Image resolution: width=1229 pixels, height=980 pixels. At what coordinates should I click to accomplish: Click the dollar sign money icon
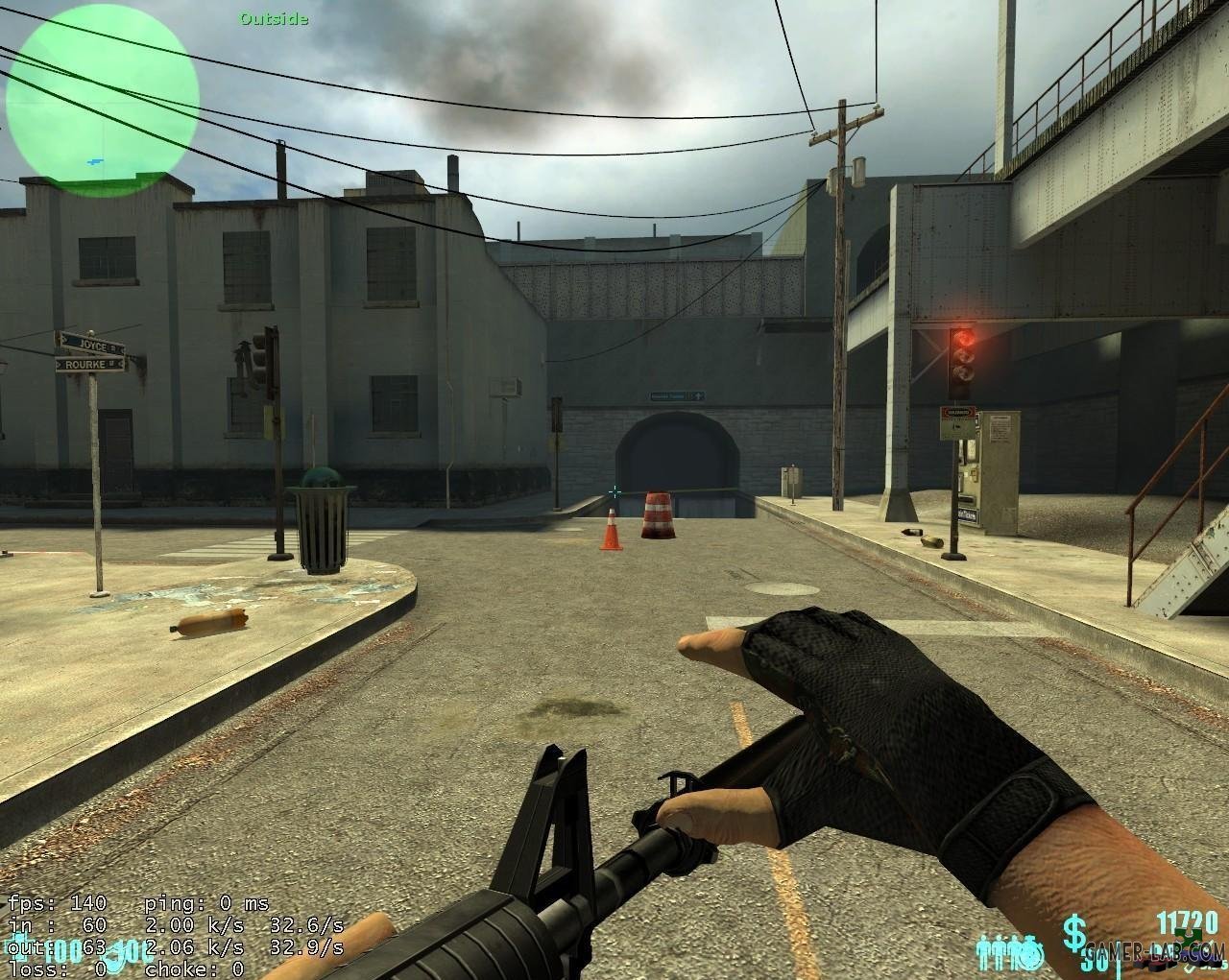click(1073, 933)
